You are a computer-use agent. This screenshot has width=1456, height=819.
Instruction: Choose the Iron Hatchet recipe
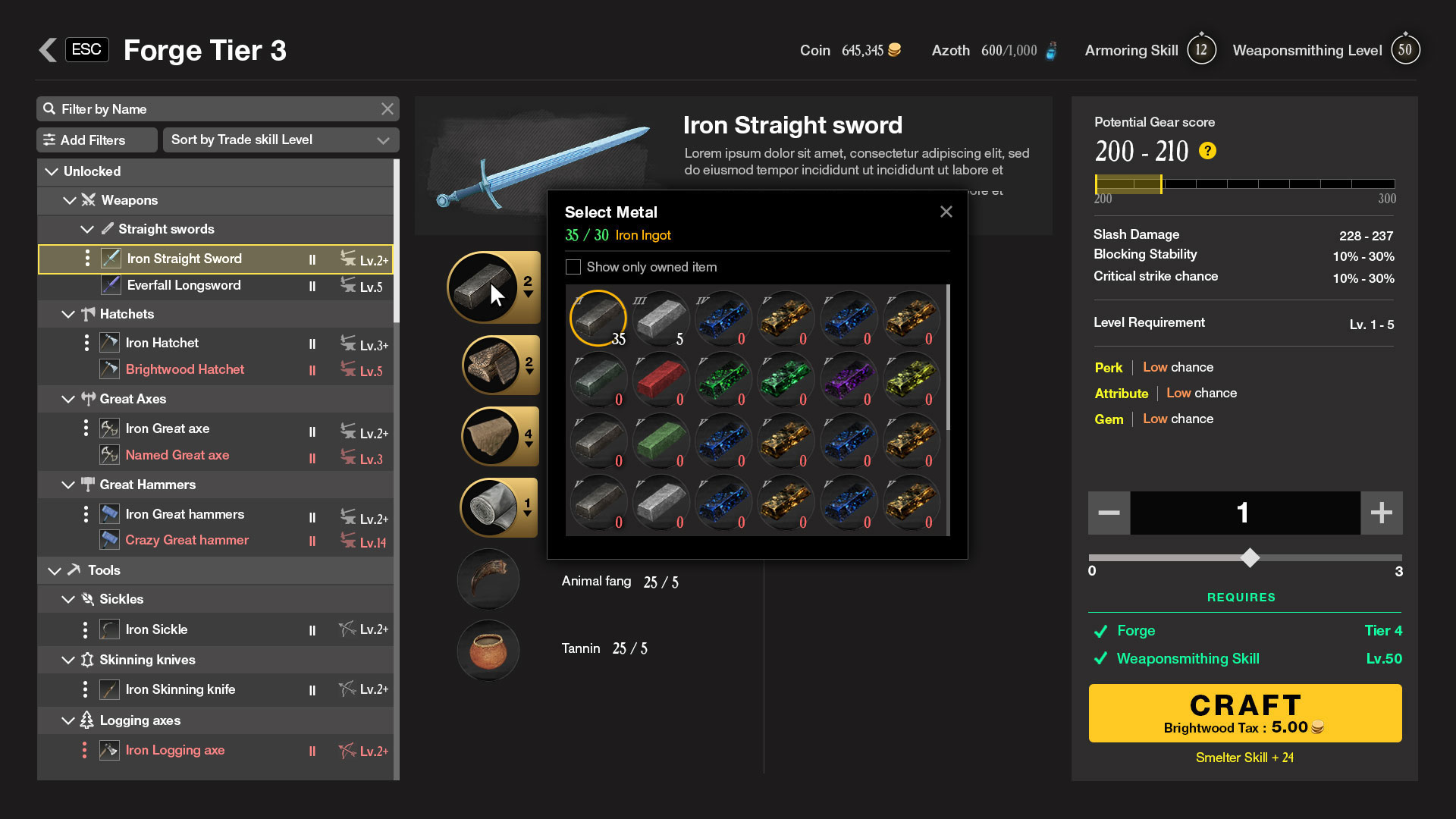162,343
